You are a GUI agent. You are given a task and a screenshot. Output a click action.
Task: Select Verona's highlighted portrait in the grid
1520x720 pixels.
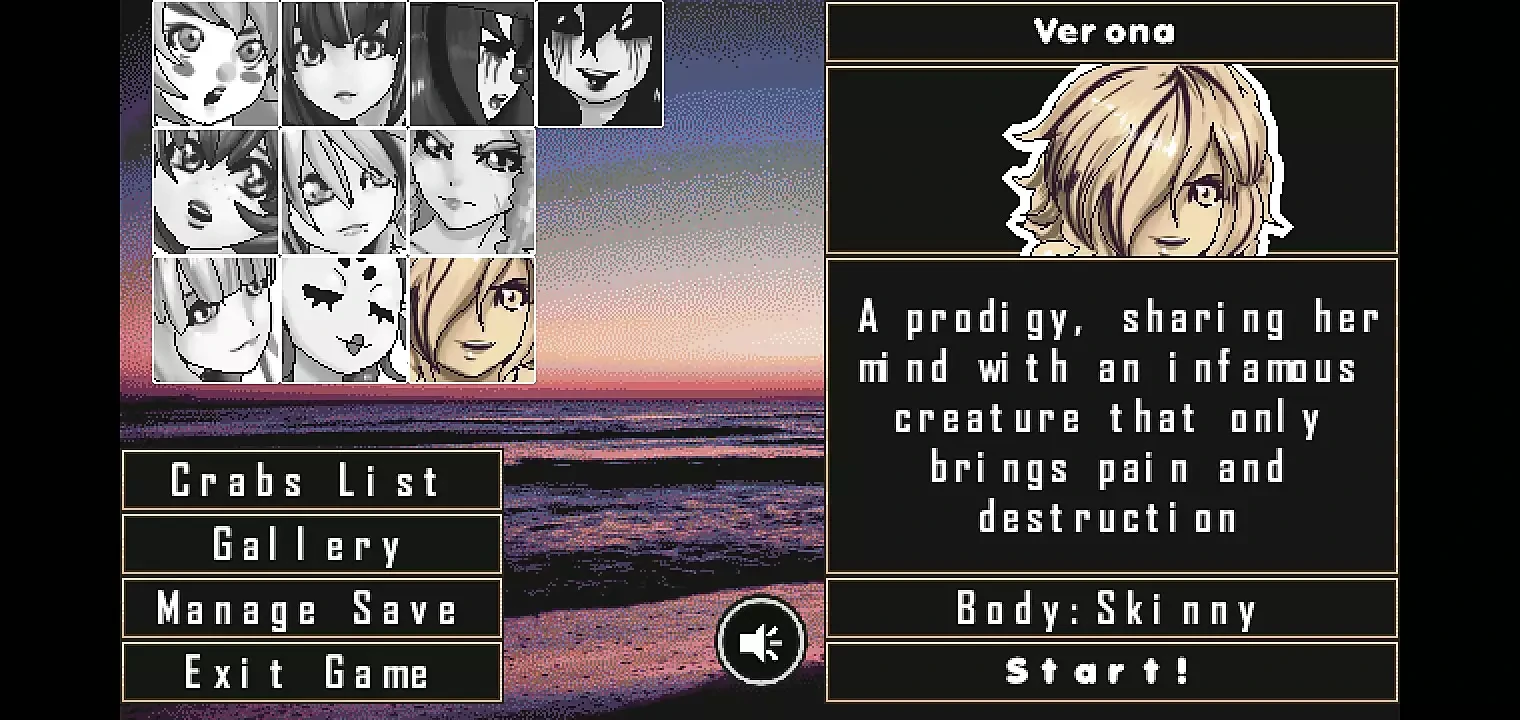pos(472,320)
